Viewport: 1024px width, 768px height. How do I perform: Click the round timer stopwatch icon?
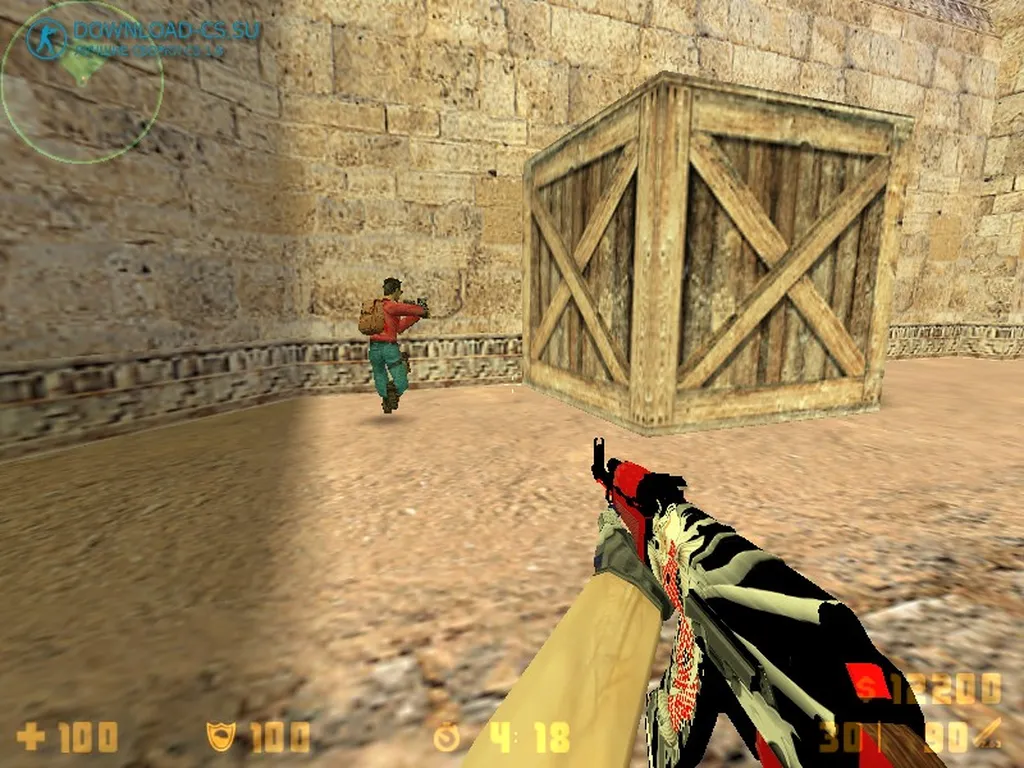pos(447,738)
